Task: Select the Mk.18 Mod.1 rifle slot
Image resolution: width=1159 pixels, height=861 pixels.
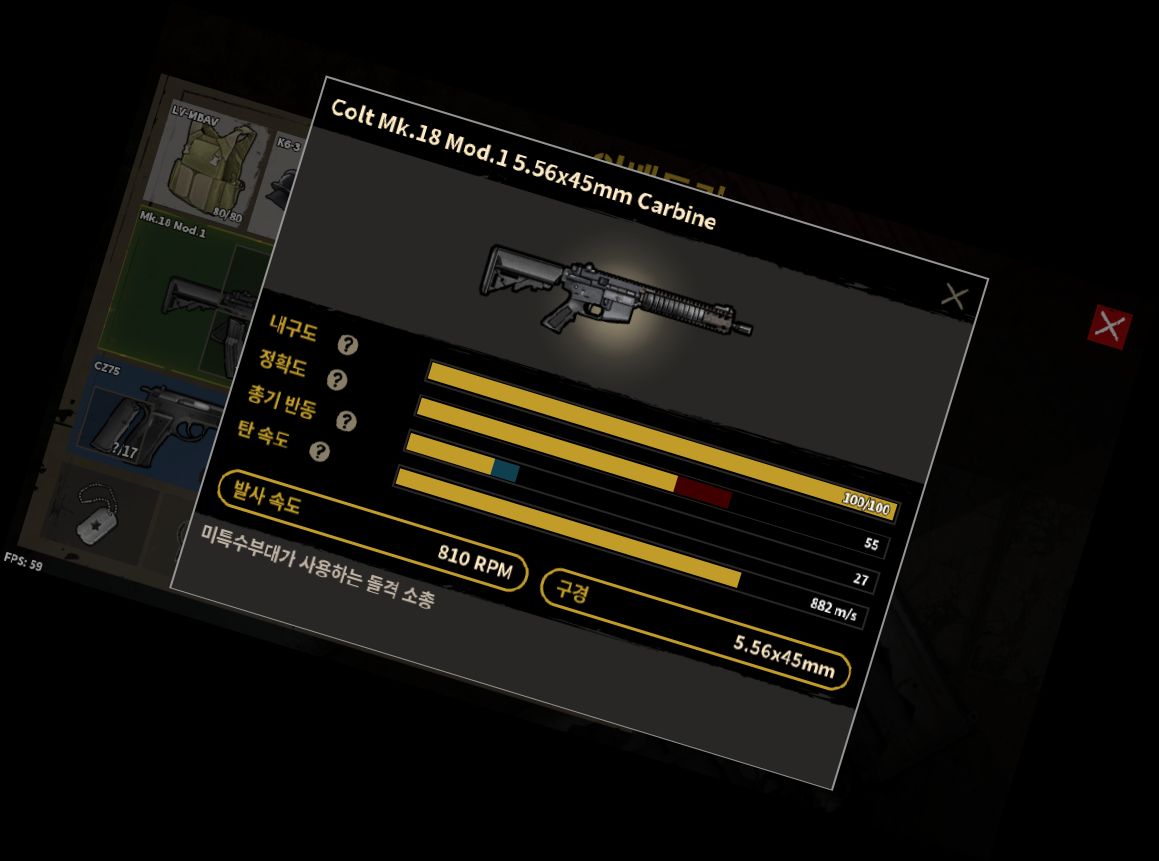Action: point(190,292)
